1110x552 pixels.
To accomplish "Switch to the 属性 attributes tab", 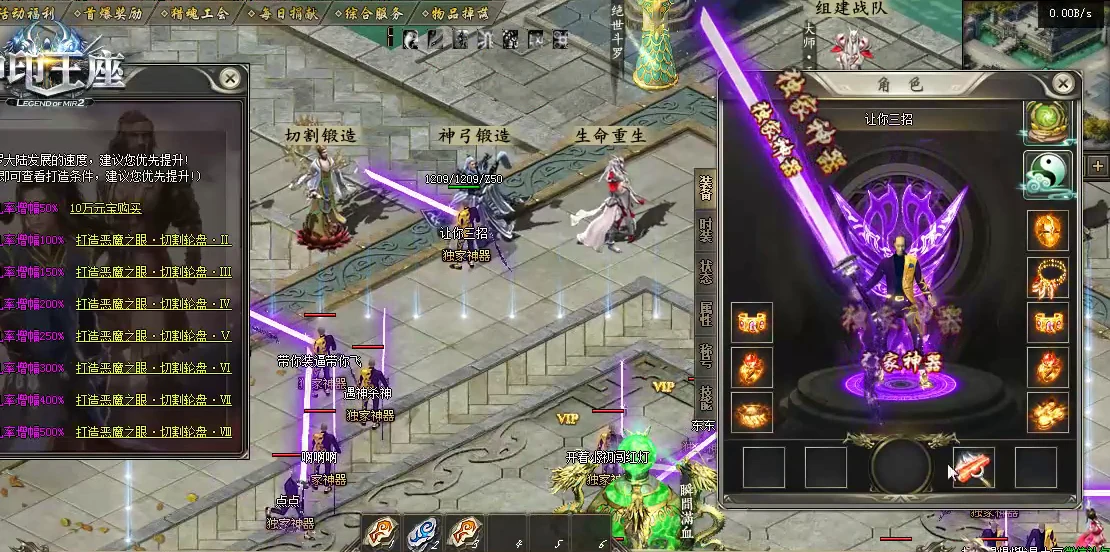I will click(x=706, y=315).
